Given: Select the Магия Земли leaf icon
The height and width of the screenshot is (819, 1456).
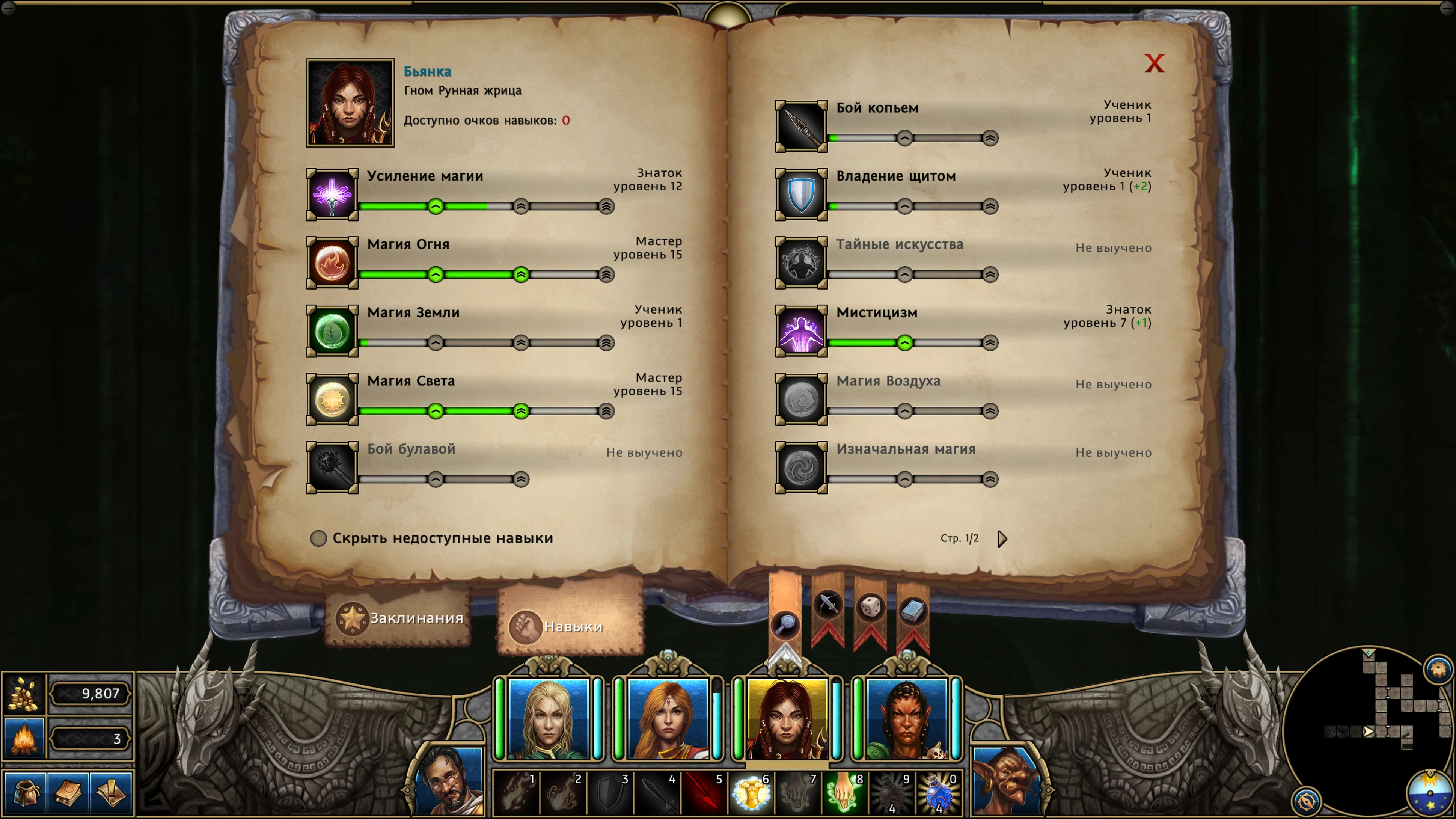Looking at the screenshot, I should point(332,331).
